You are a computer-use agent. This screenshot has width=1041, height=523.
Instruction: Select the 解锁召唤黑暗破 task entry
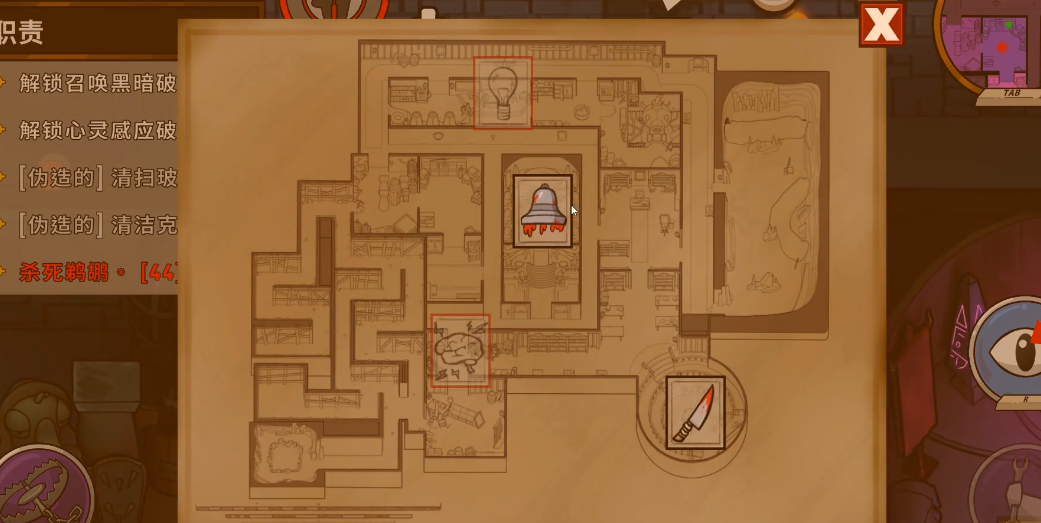click(97, 82)
